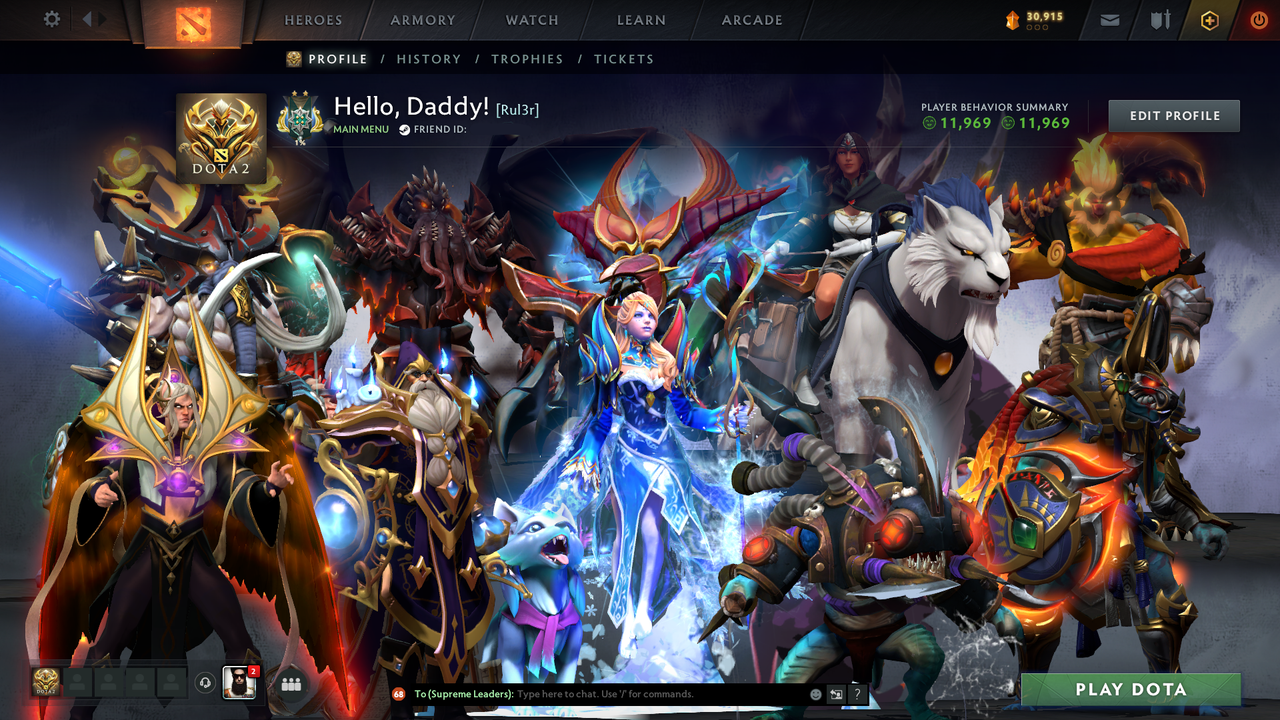Open friends list with the three-person icon
1280x720 pixels.
click(291, 684)
